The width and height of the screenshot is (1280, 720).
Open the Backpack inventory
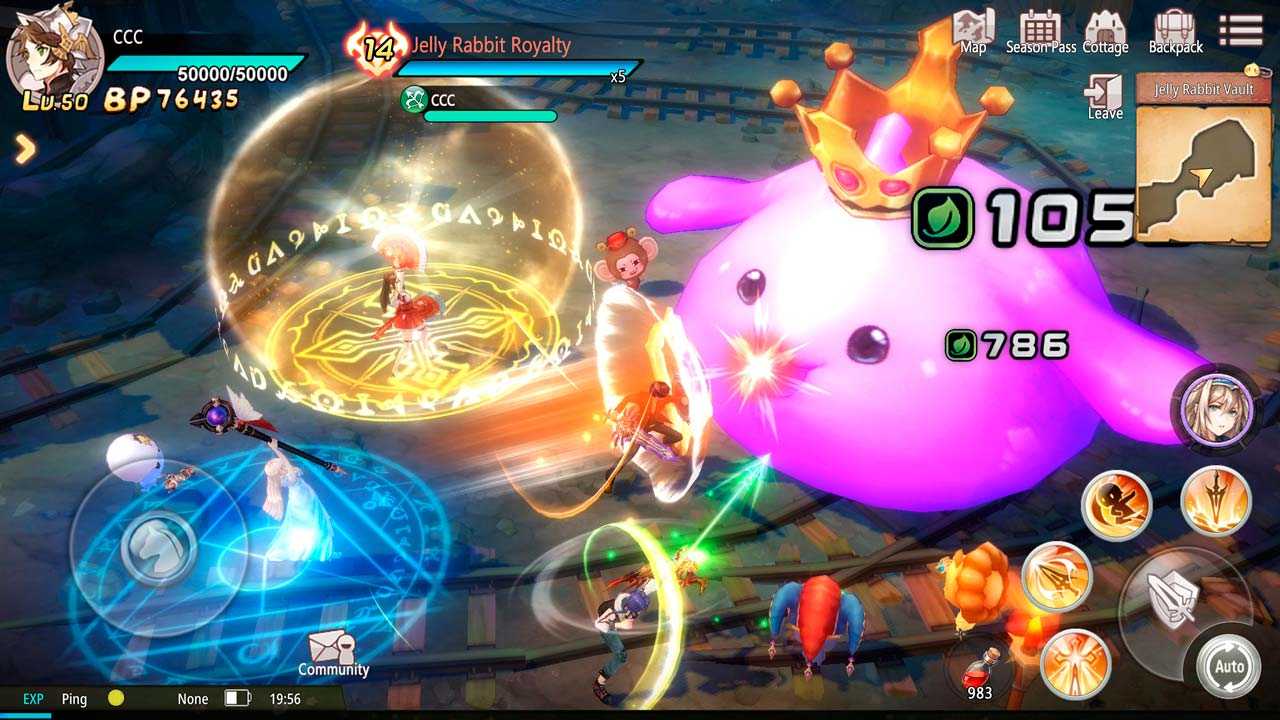click(x=1175, y=31)
